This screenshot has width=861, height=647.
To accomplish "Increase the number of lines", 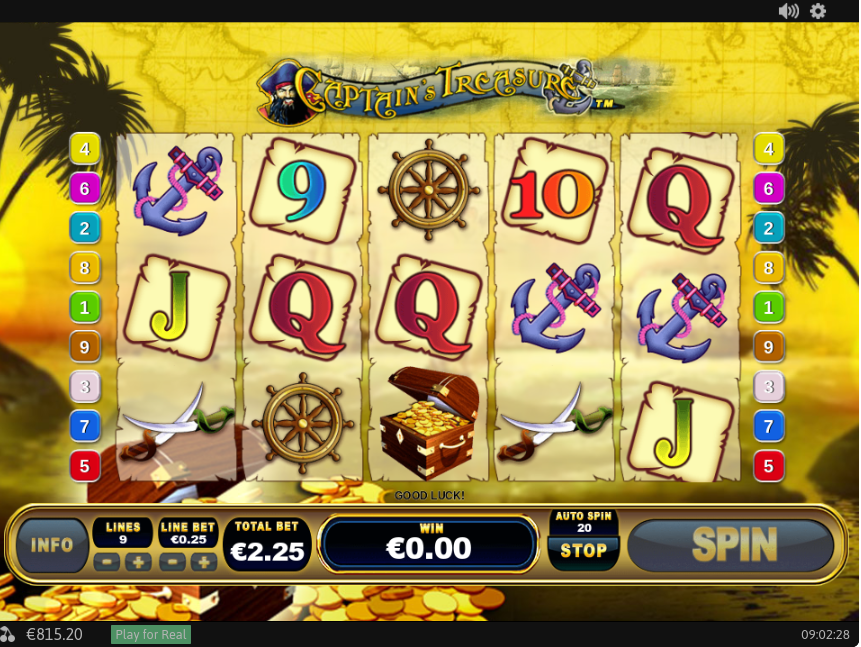I will click(138, 562).
